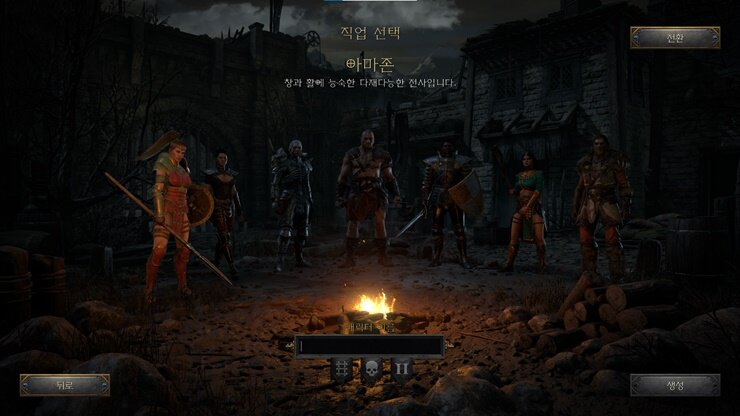740x416 pixels.
Task: Toggle the Roman numeral II banner icon
Action: coord(401,369)
